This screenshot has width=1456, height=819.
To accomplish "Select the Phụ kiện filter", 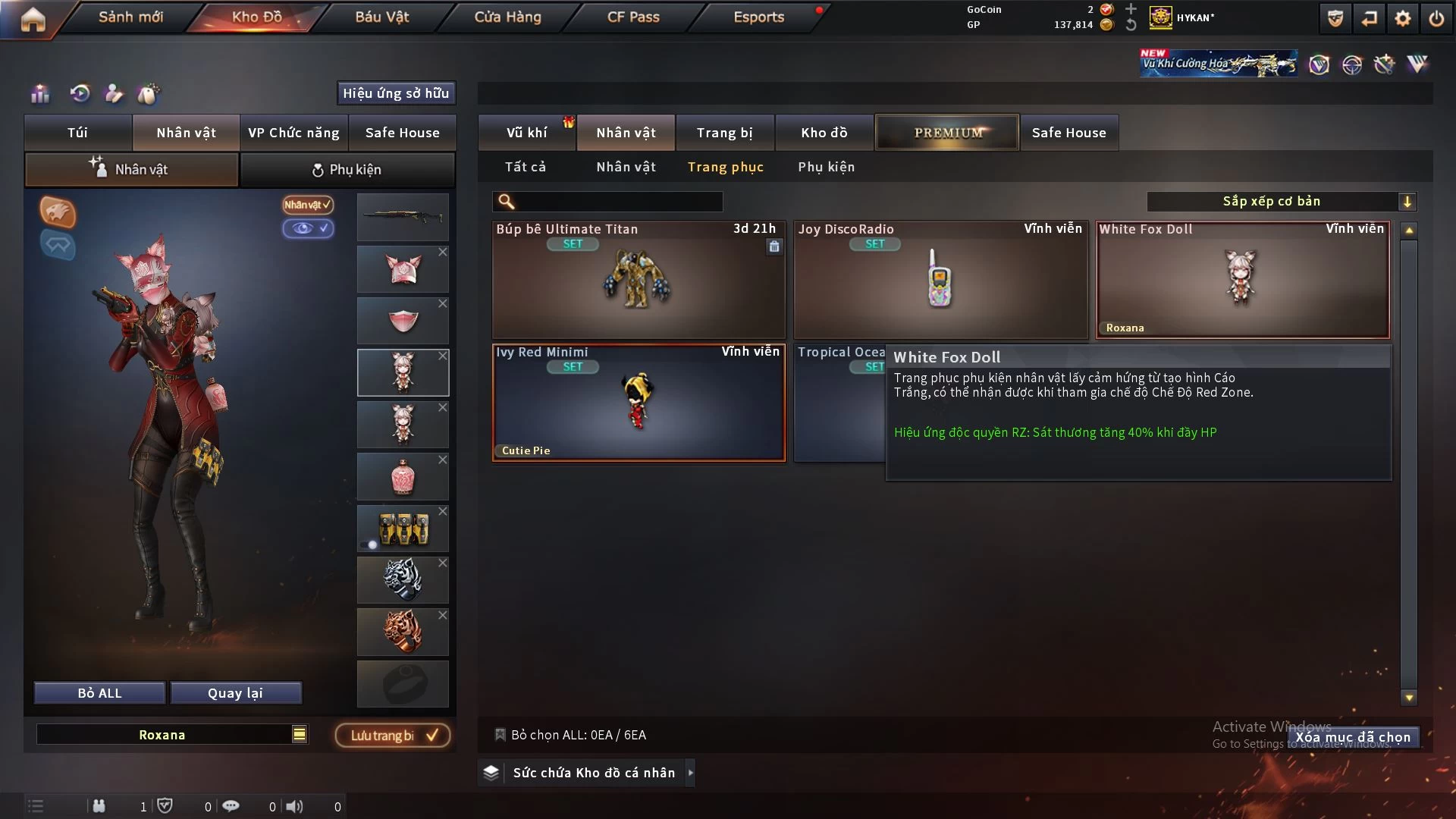I will [x=826, y=167].
